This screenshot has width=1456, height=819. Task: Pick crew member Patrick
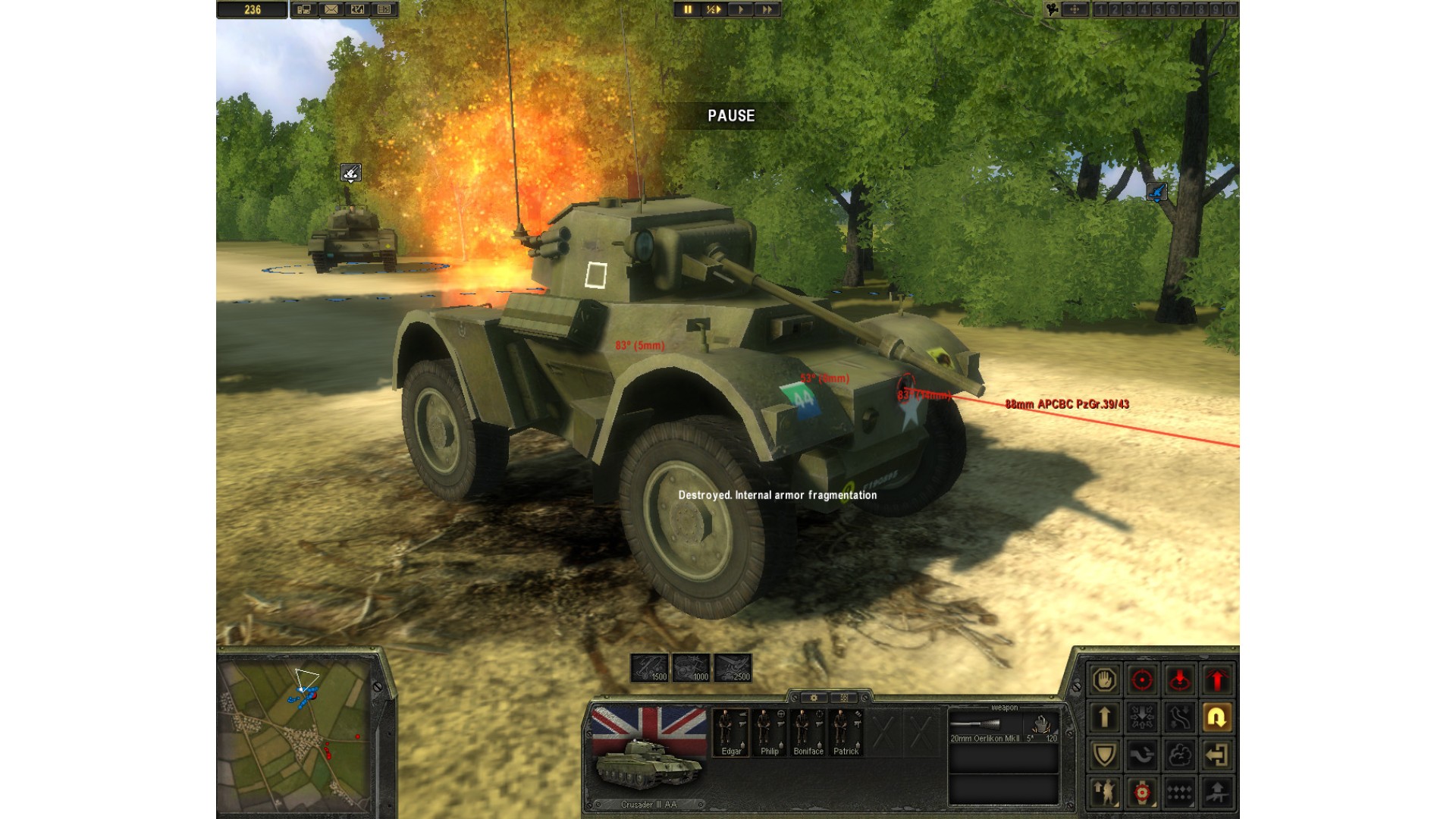coord(846,732)
